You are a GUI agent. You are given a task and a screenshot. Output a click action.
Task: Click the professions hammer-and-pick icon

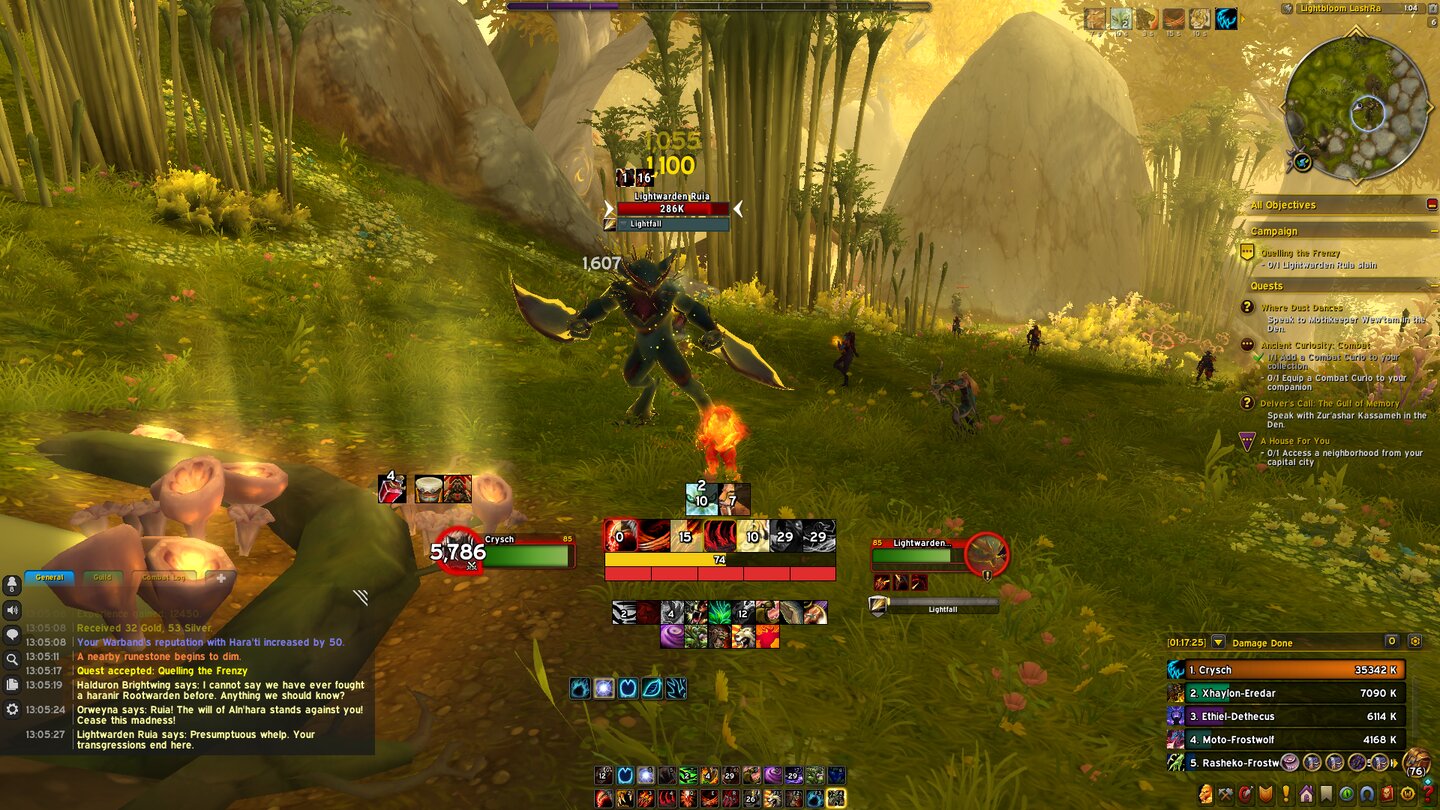(1224, 792)
